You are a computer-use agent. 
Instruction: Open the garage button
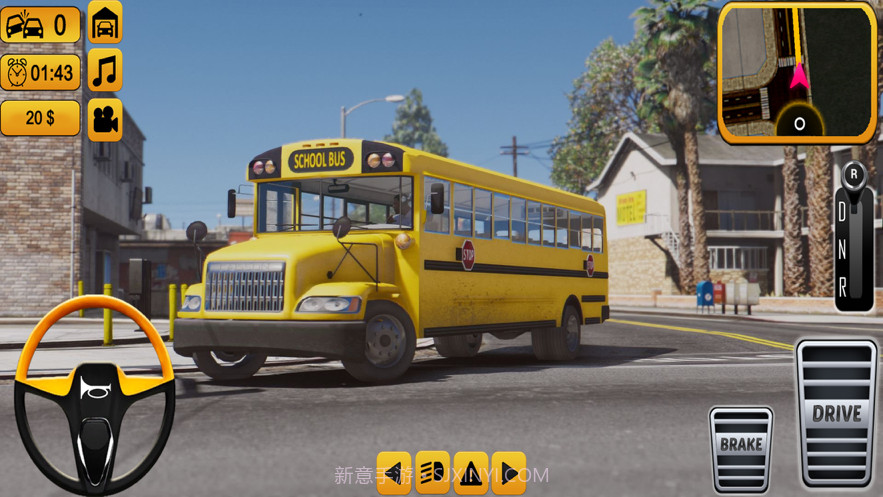(105, 22)
